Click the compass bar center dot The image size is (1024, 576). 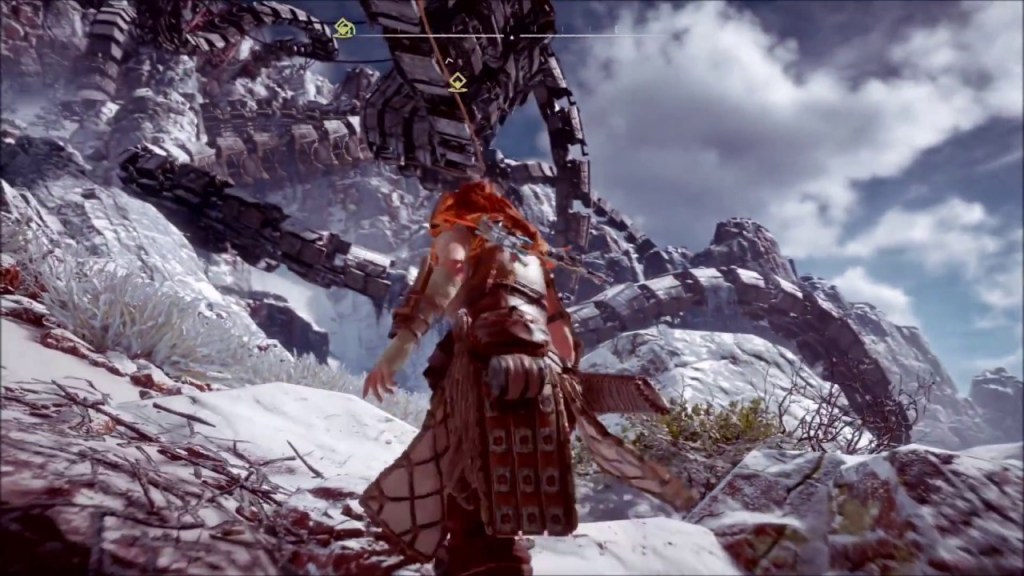(x=510, y=37)
